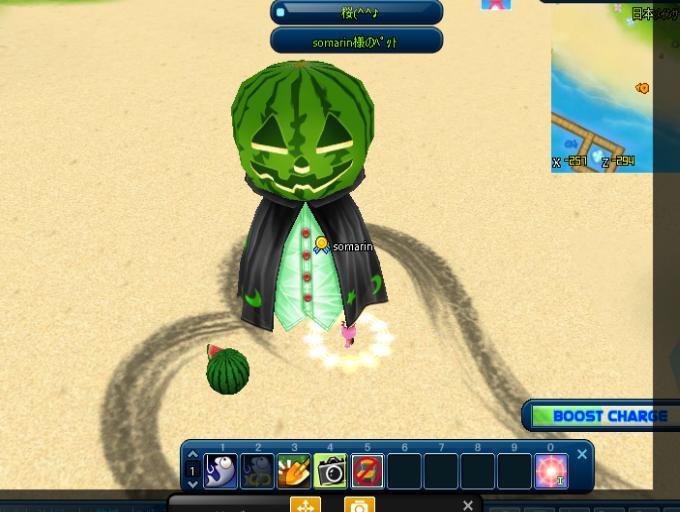The width and height of the screenshot is (680, 512).
Task: Switch hotbar page with the down arrow
Action: (193, 483)
